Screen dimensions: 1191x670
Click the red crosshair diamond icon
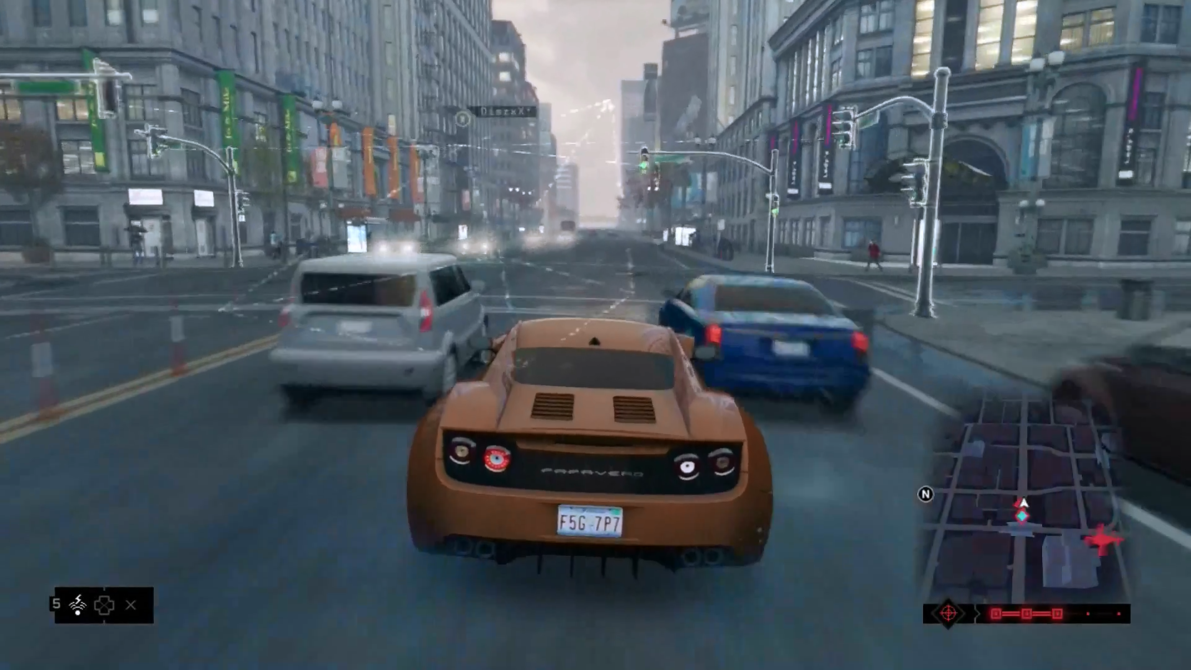click(947, 613)
